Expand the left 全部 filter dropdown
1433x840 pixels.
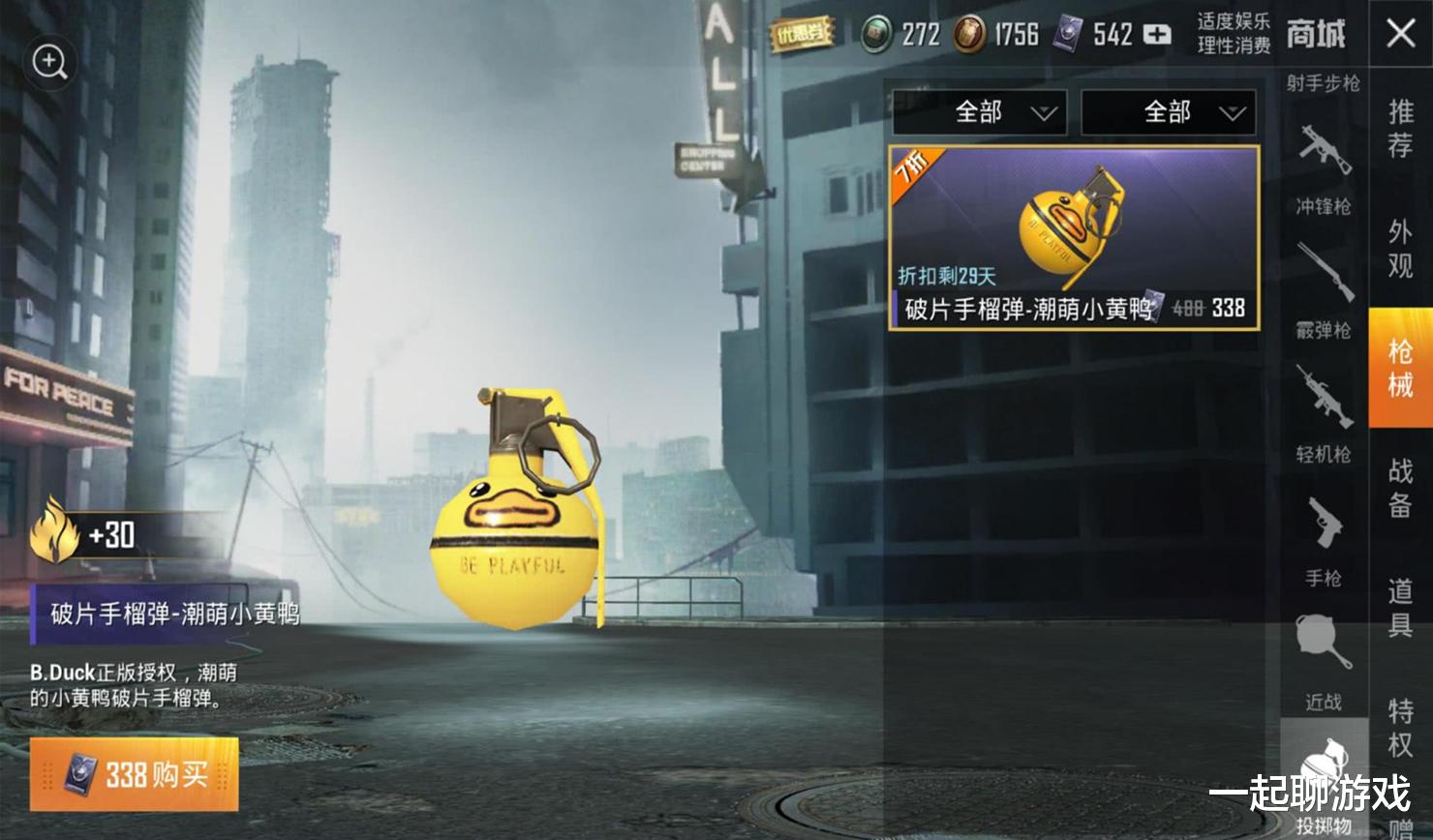979,112
